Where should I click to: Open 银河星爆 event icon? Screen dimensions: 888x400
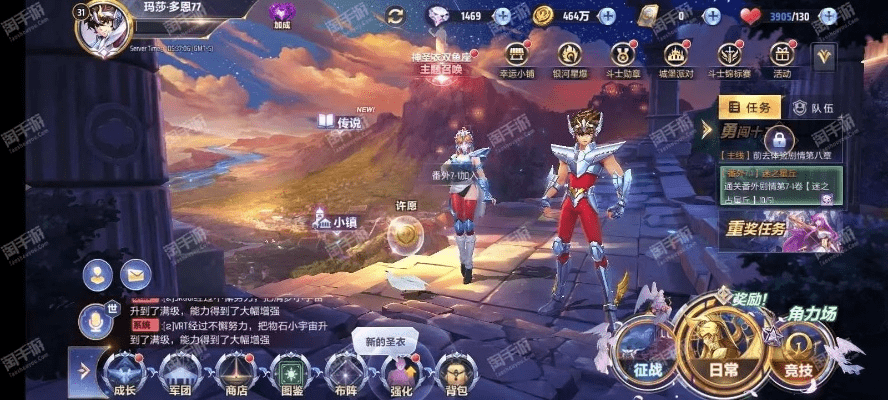coord(573,56)
